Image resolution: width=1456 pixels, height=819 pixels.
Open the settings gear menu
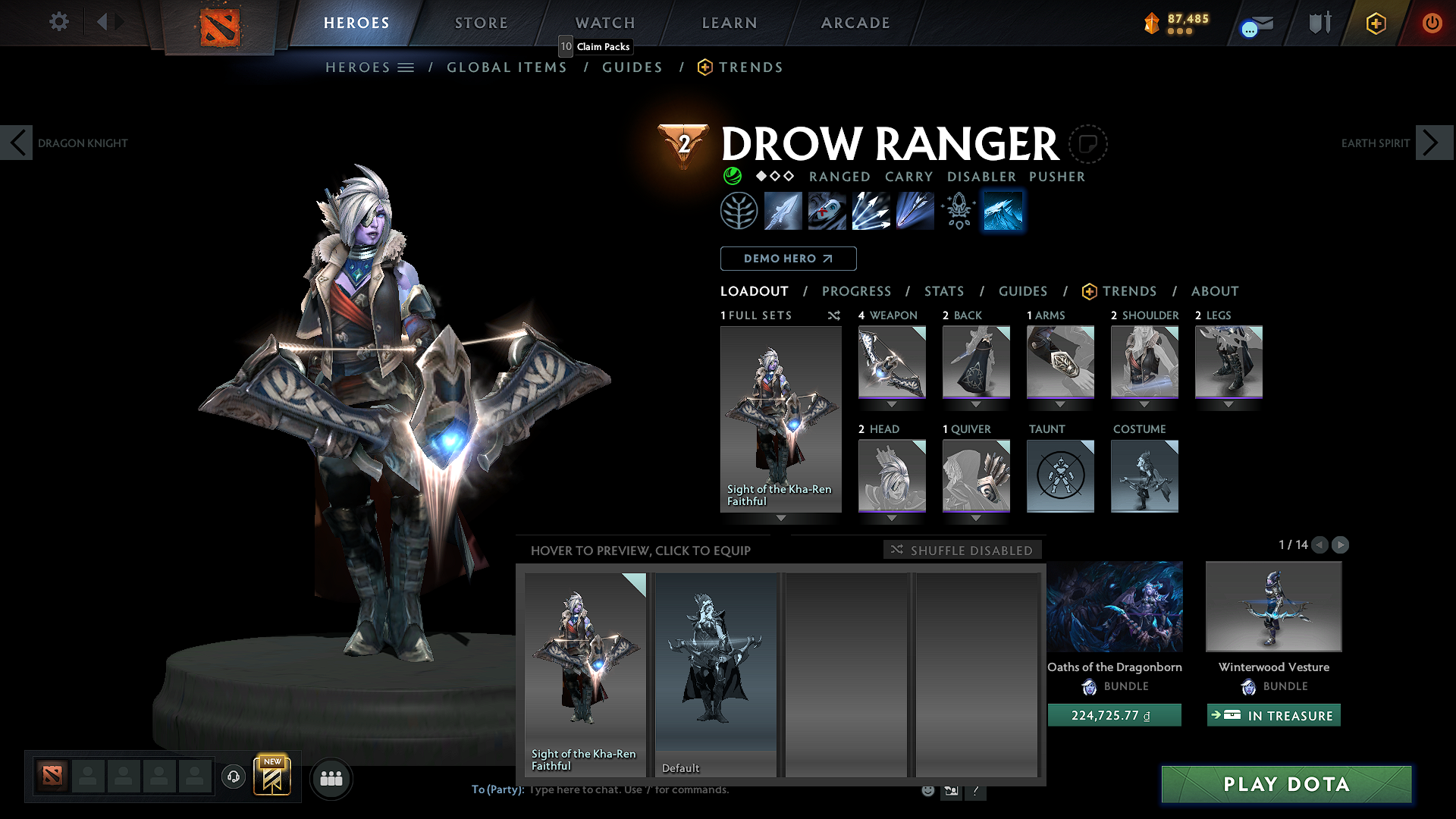(58, 22)
